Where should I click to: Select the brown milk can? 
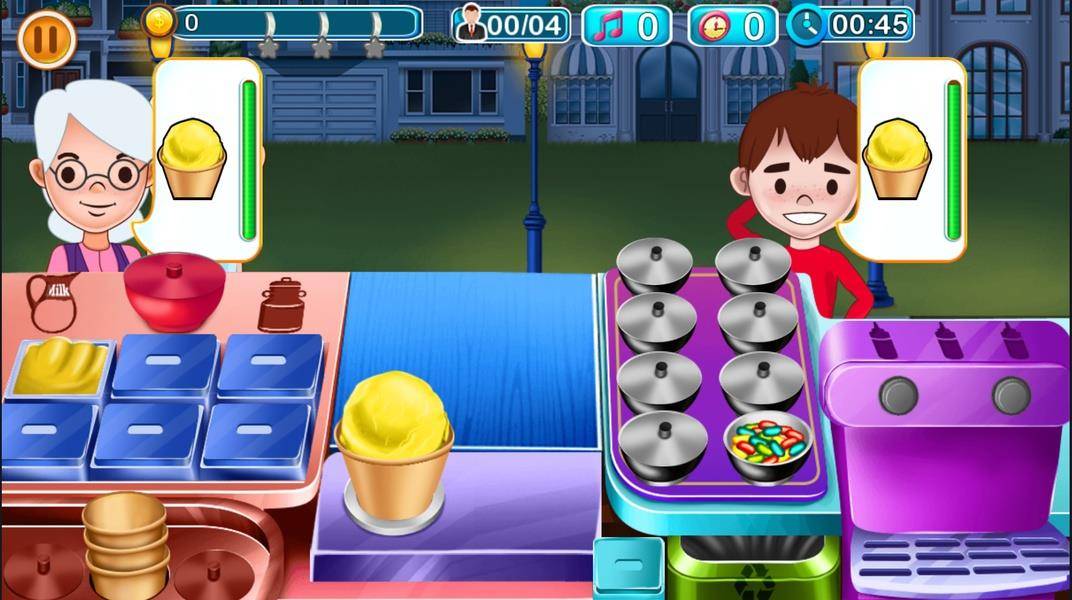tap(282, 304)
